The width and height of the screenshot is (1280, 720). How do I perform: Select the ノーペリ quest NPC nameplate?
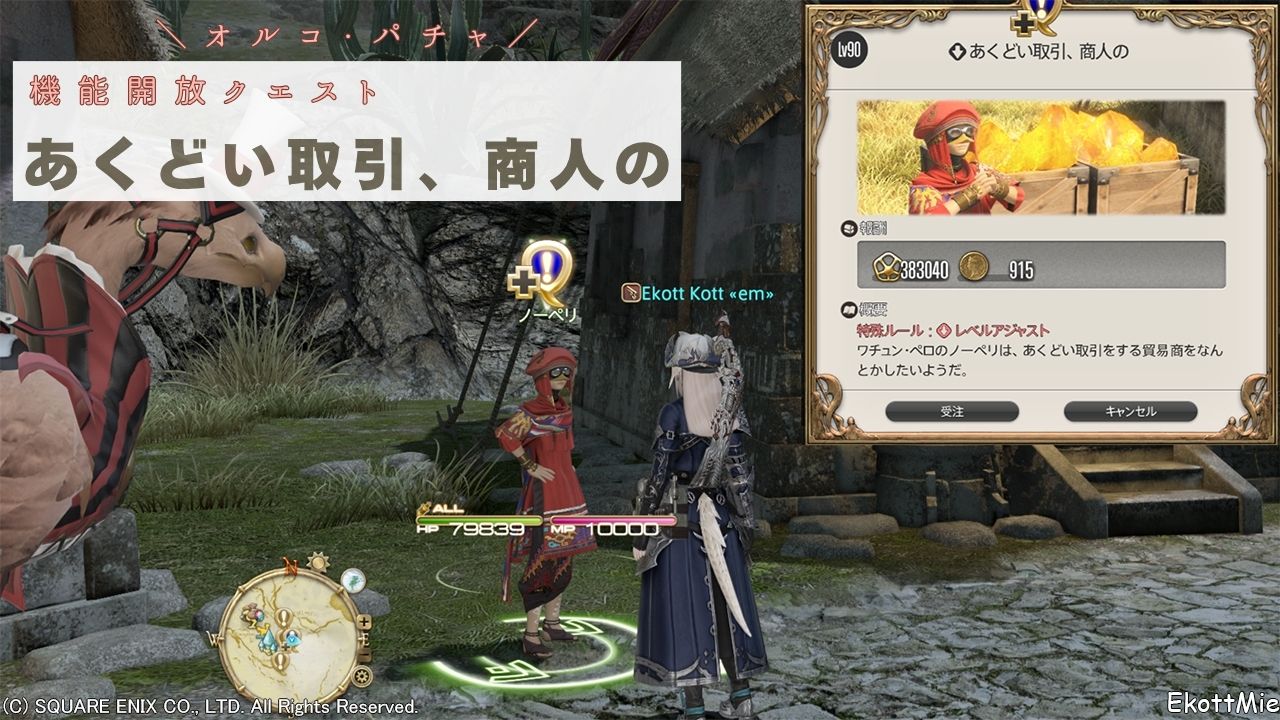coord(548,313)
